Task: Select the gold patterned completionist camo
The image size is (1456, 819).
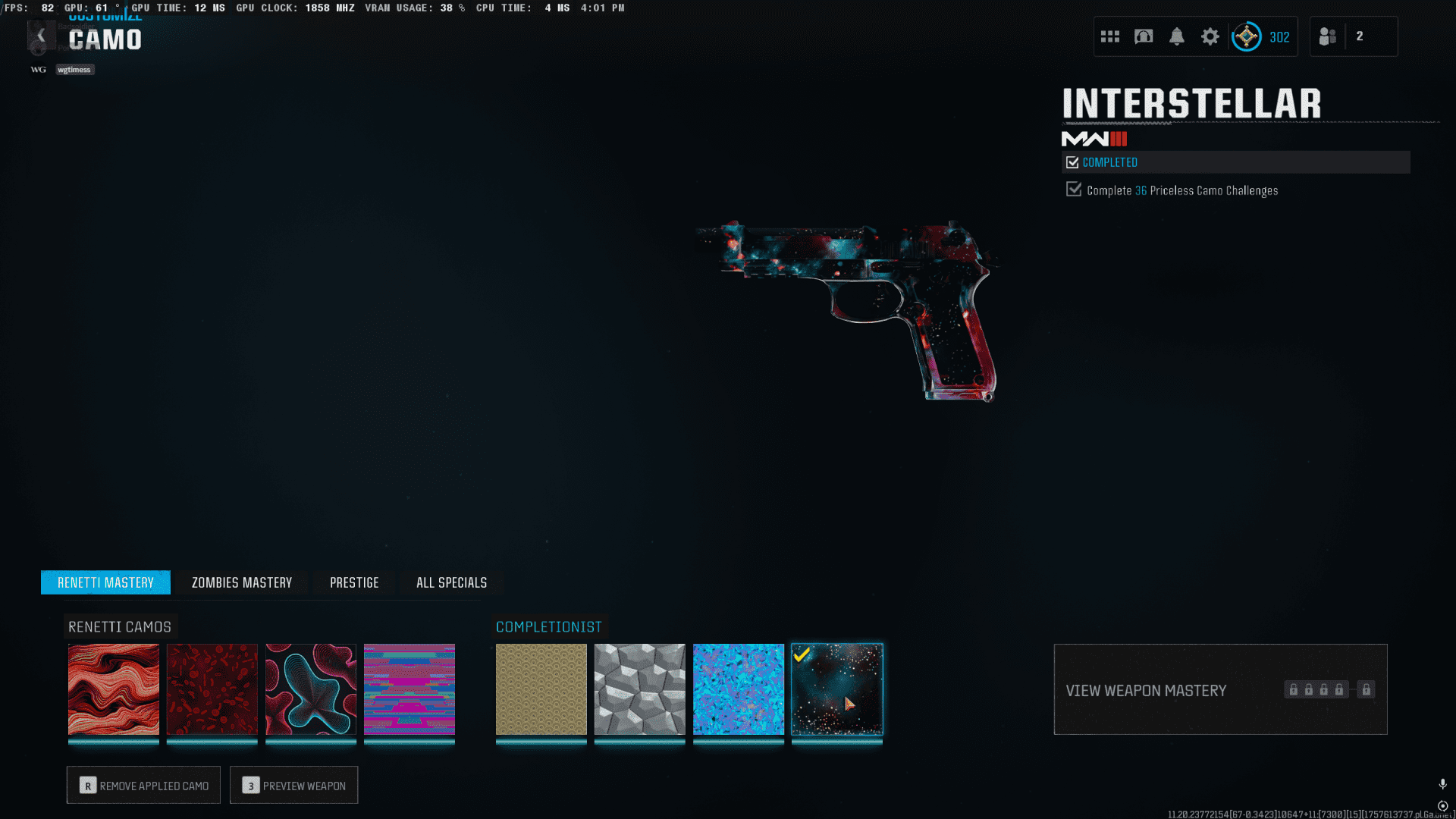Action: (x=541, y=689)
